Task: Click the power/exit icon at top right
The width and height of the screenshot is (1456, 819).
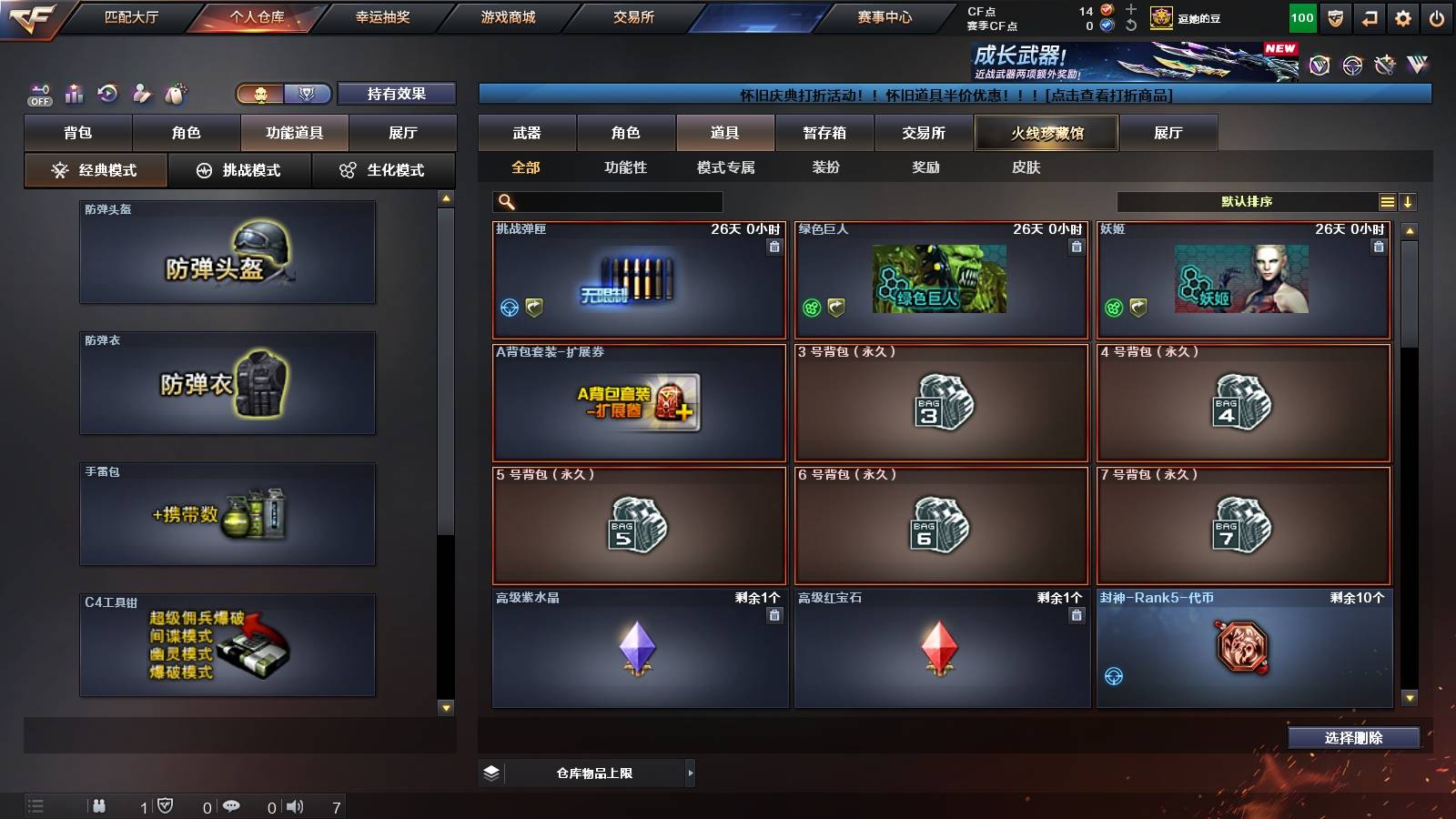Action: click(1436, 17)
